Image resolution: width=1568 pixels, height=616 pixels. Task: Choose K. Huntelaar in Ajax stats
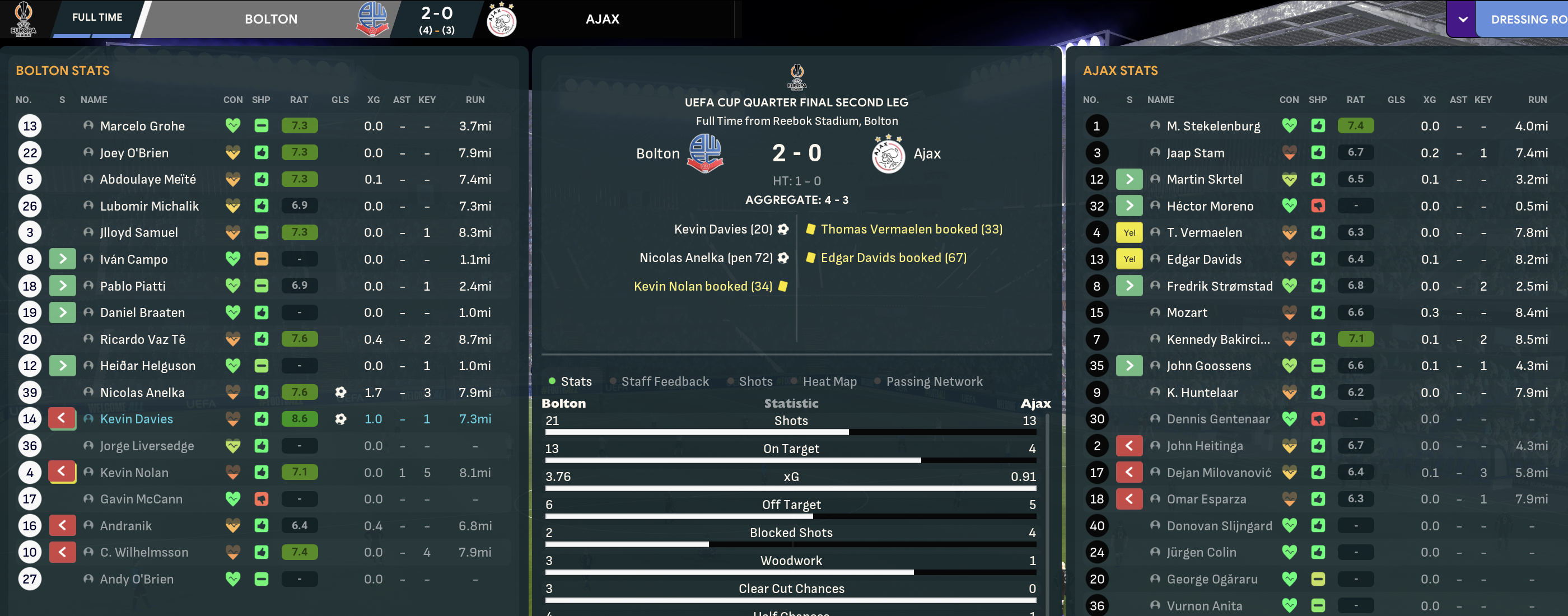coord(1202,393)
